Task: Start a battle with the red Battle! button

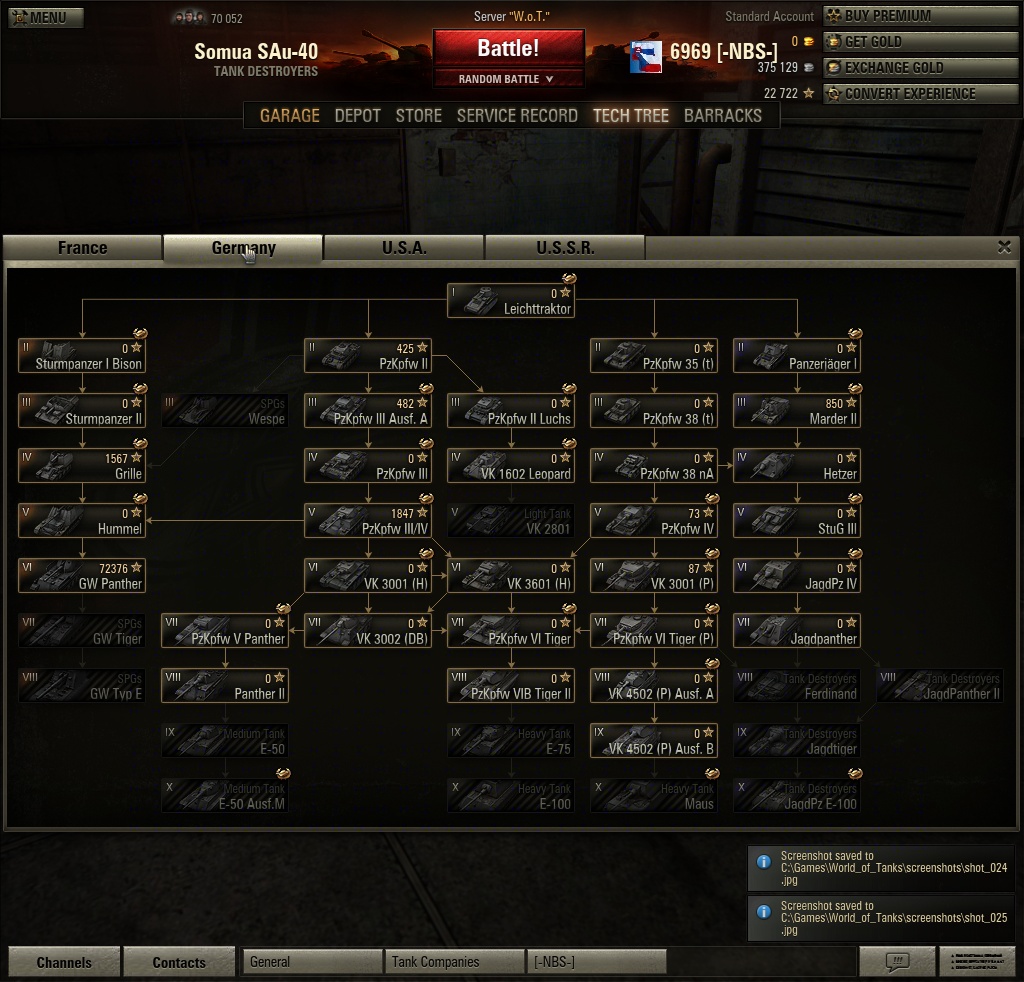Action: pos(508,48)
